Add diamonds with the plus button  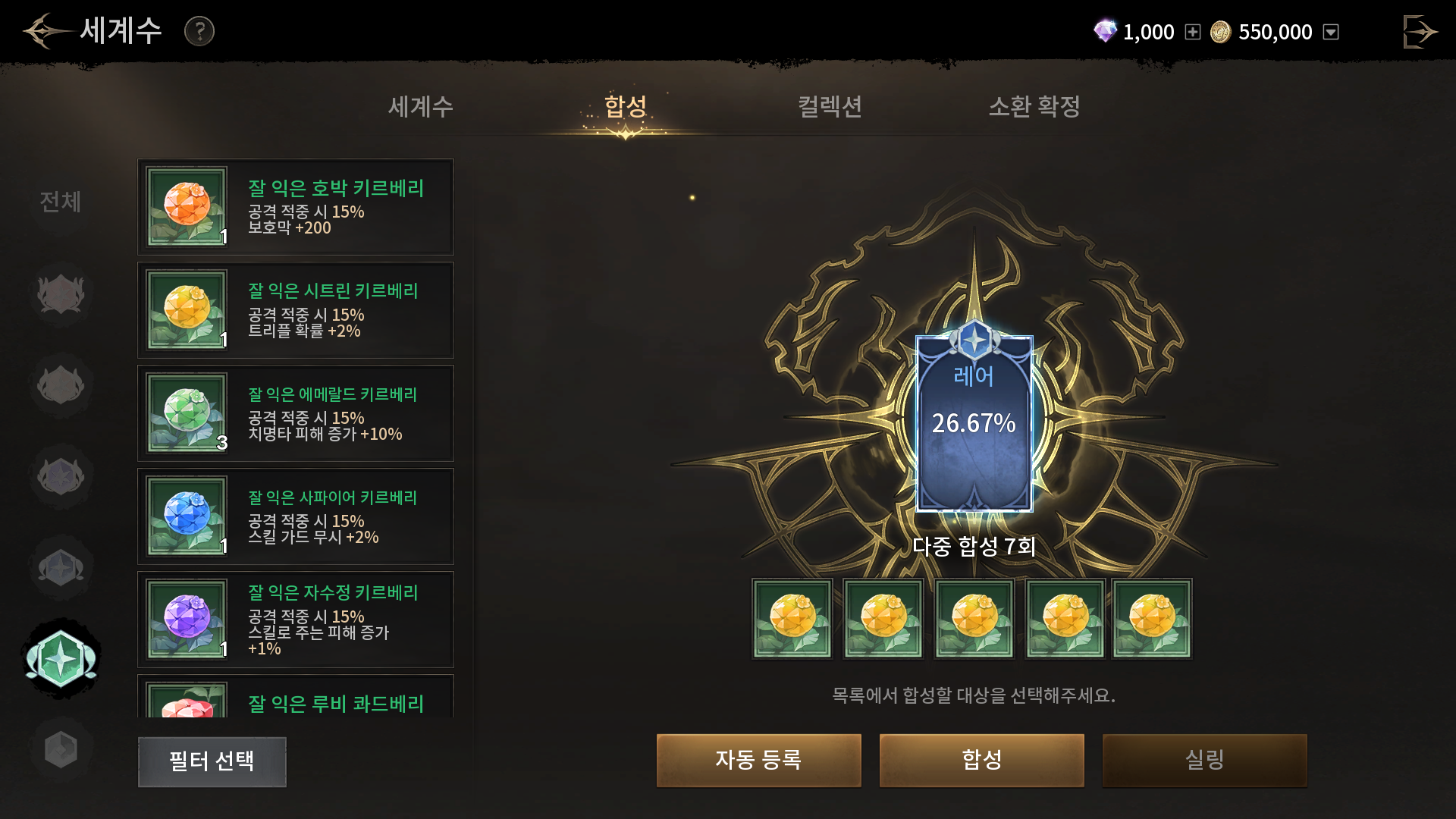[x=1193, y=32]
